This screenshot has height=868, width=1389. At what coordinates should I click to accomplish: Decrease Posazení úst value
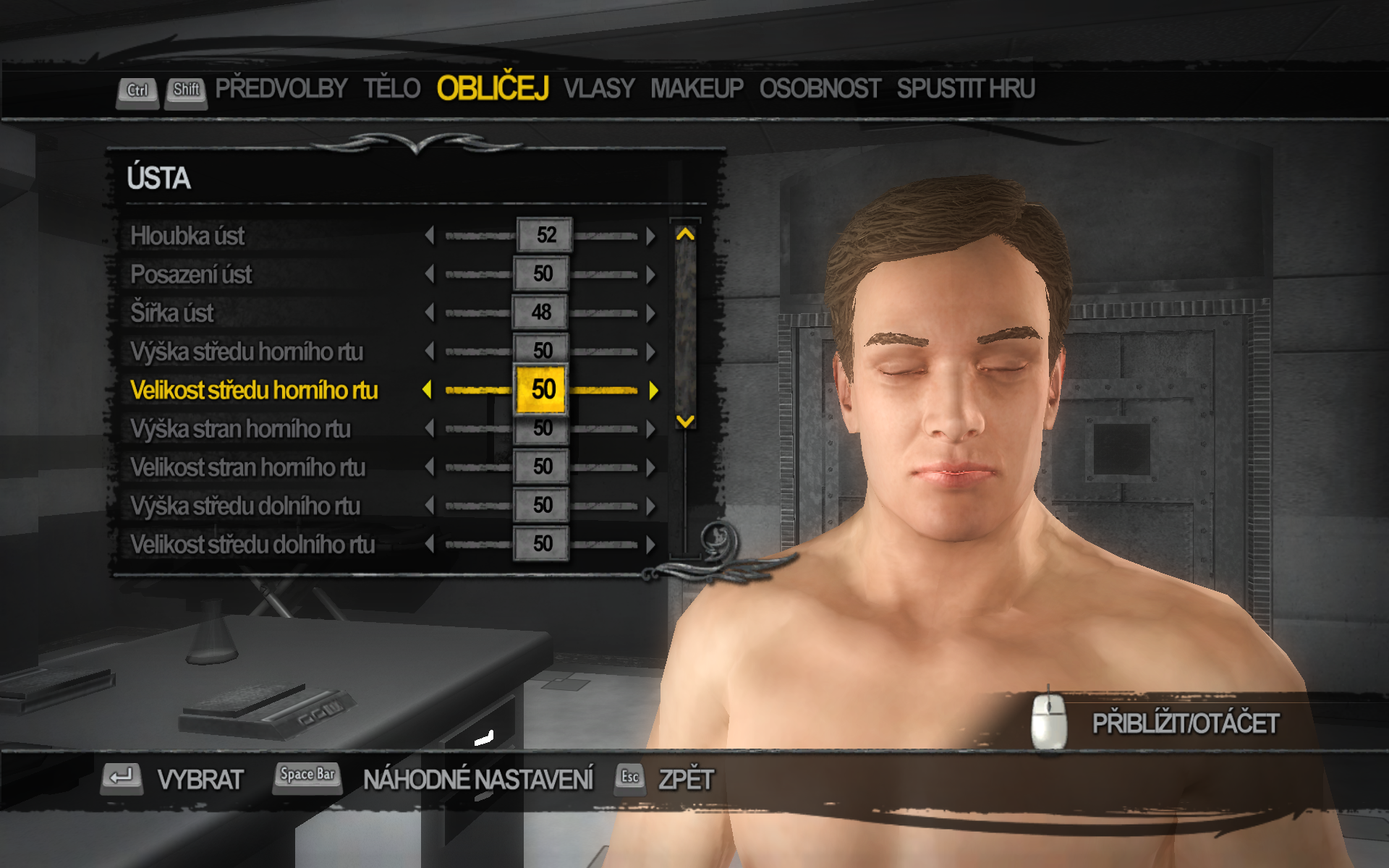pyautogui.click(x=430, y=275)
